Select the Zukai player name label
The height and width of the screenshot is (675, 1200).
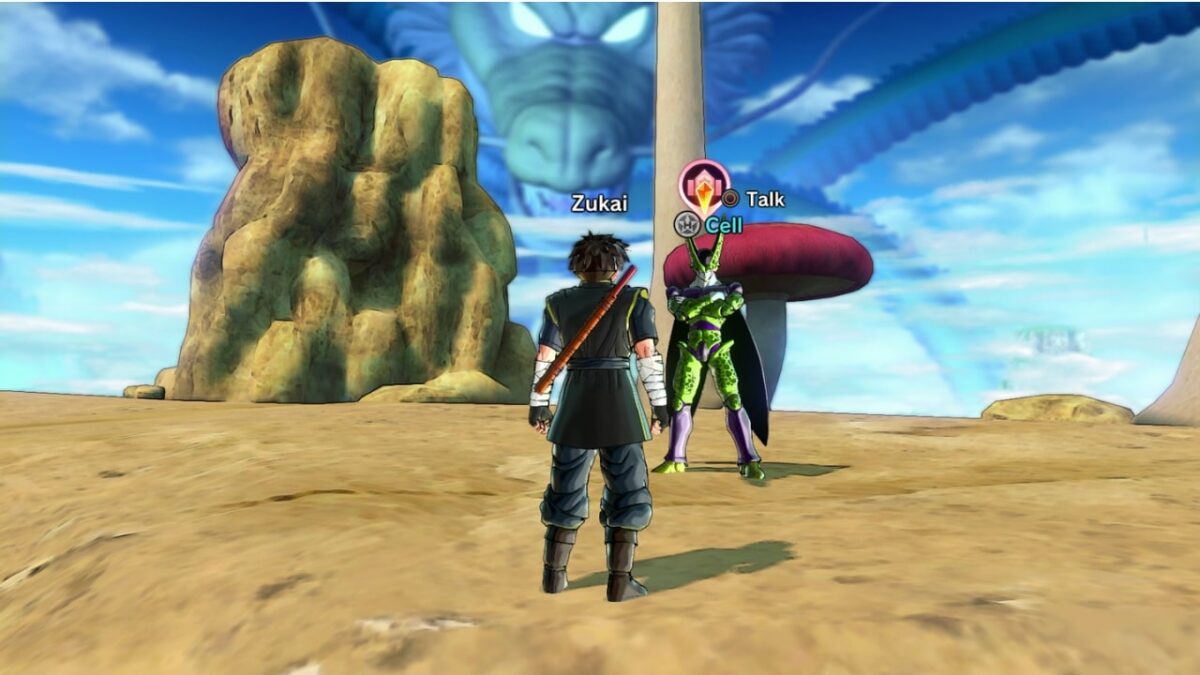[x=599, y=204]
